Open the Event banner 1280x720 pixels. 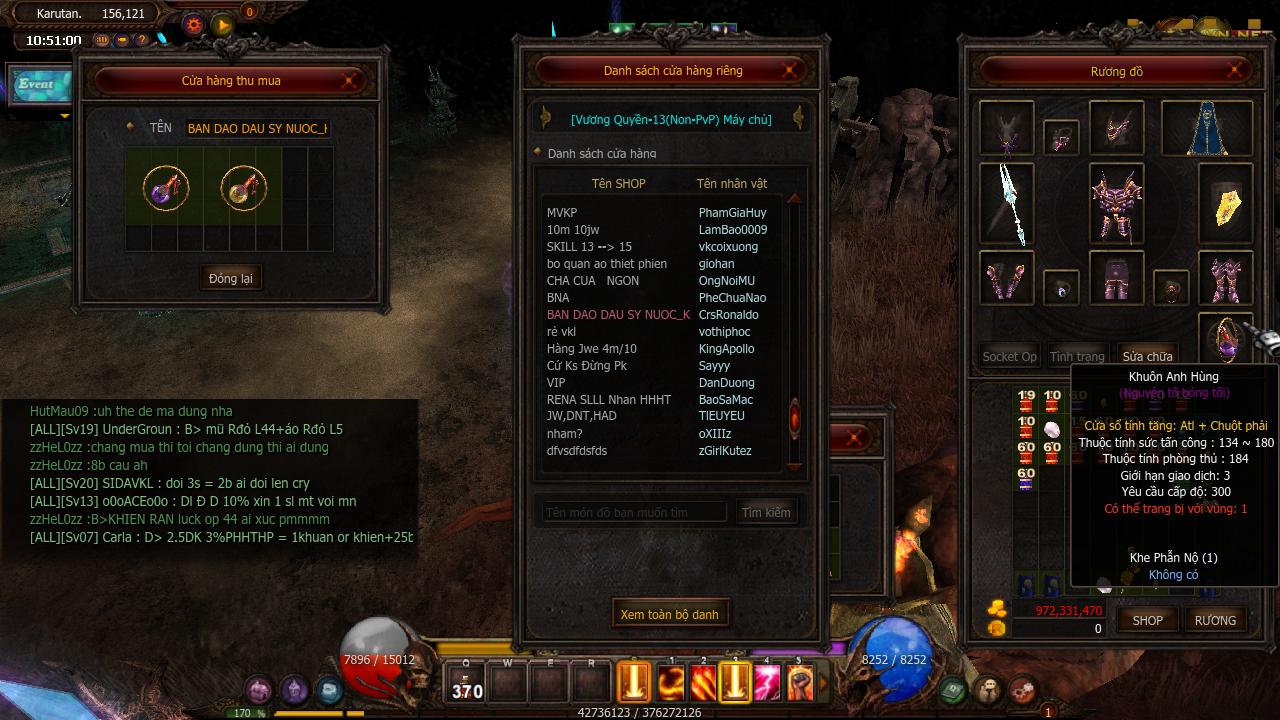pyautogui.click(x=38, y=85)
